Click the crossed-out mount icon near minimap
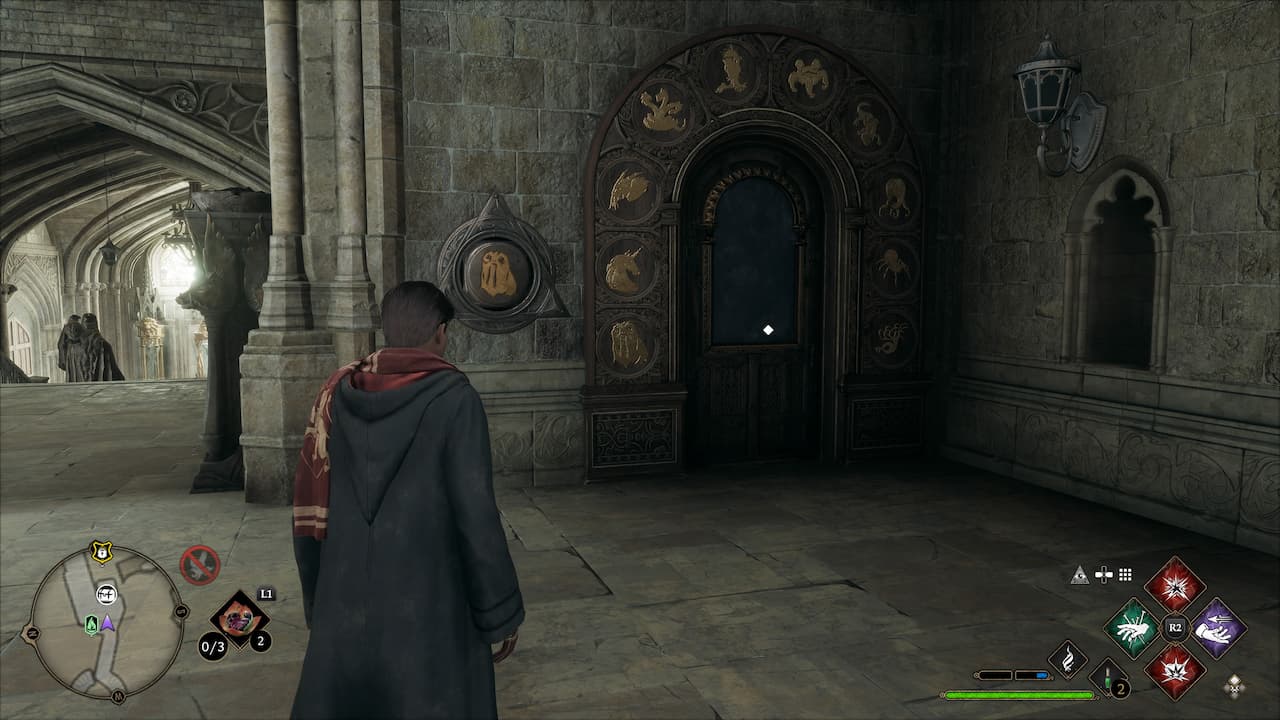This screenshot has width=1280, height=720. (x=200, y=564)
